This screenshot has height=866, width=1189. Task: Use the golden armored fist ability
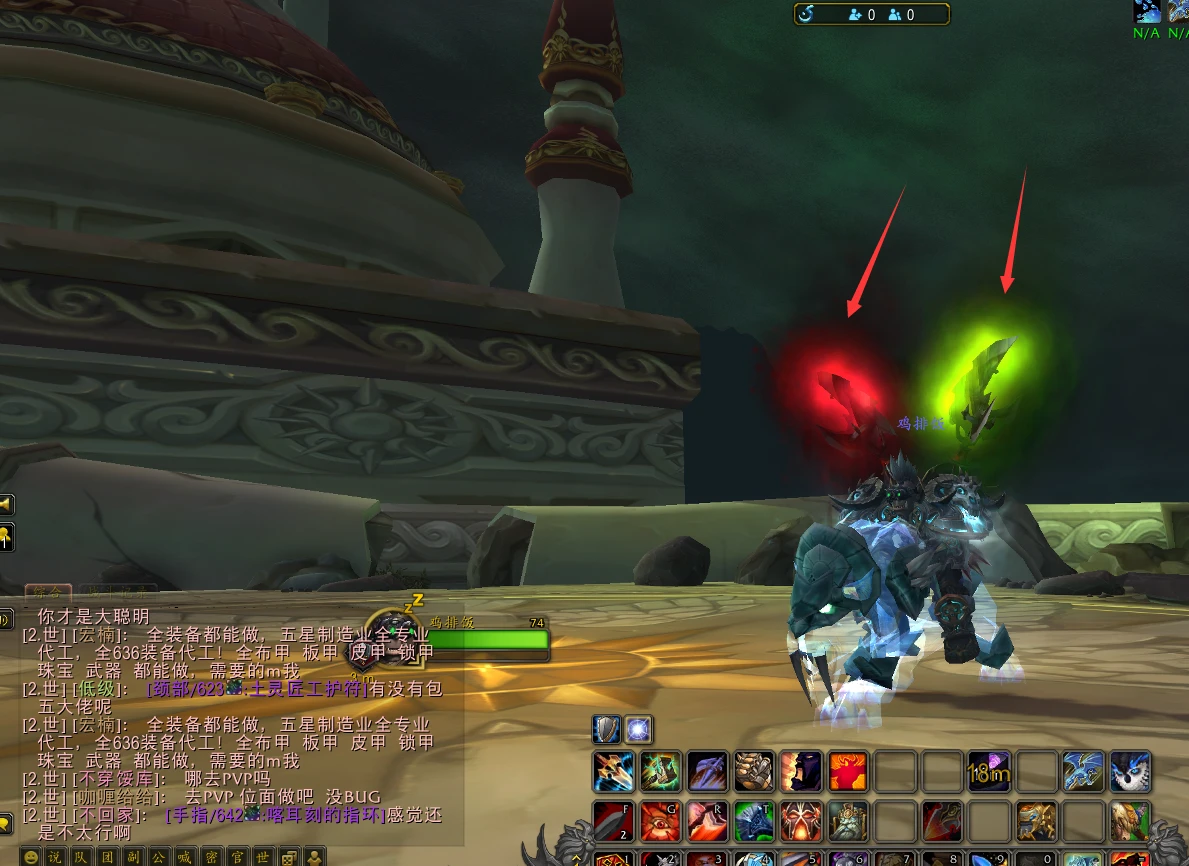pos(755,772)
